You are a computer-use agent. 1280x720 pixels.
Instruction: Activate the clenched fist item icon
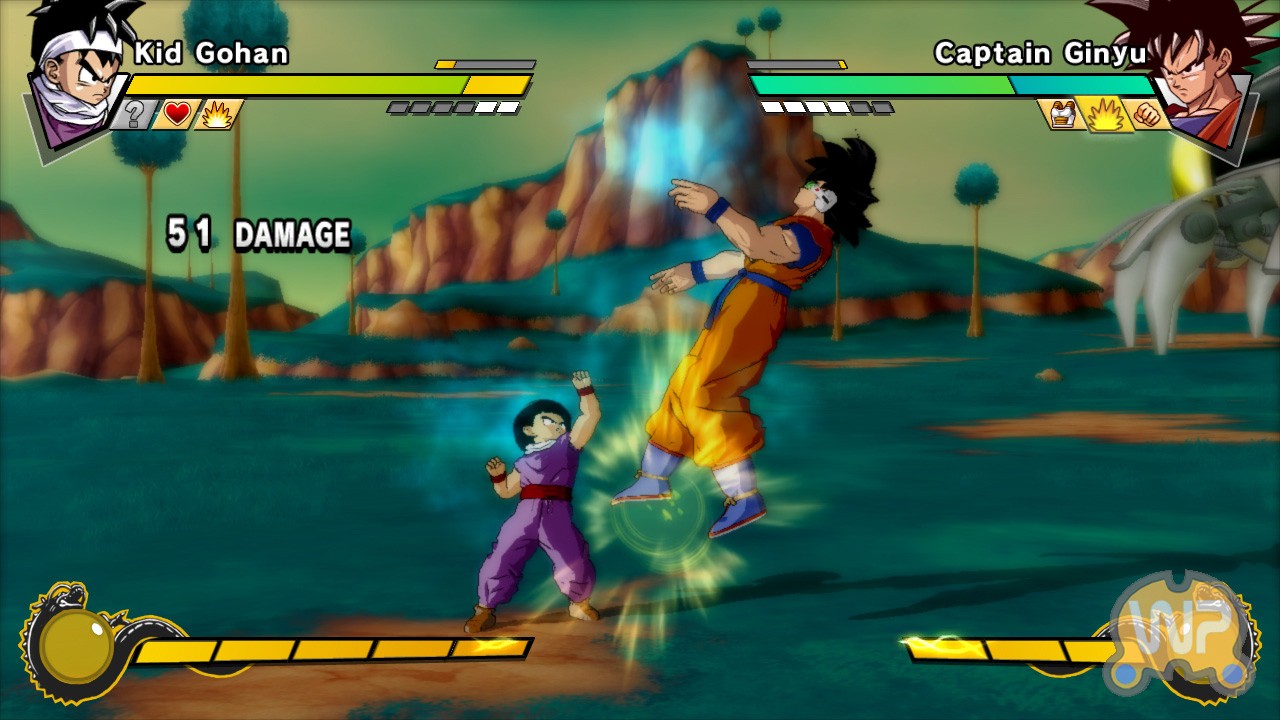pos(1148,115)
